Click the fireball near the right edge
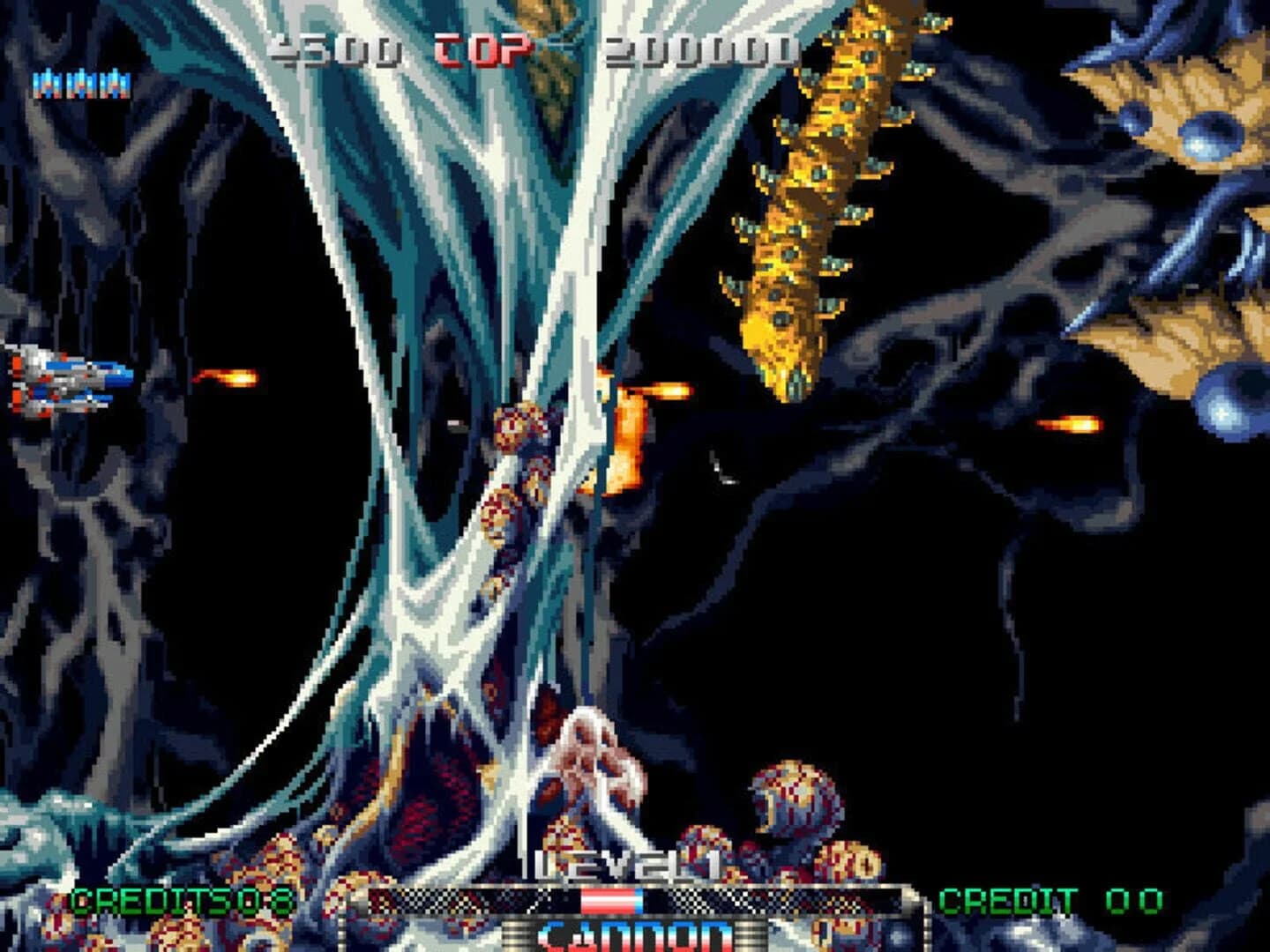Screen dimensions: 1270x952 coord(1072,423)
